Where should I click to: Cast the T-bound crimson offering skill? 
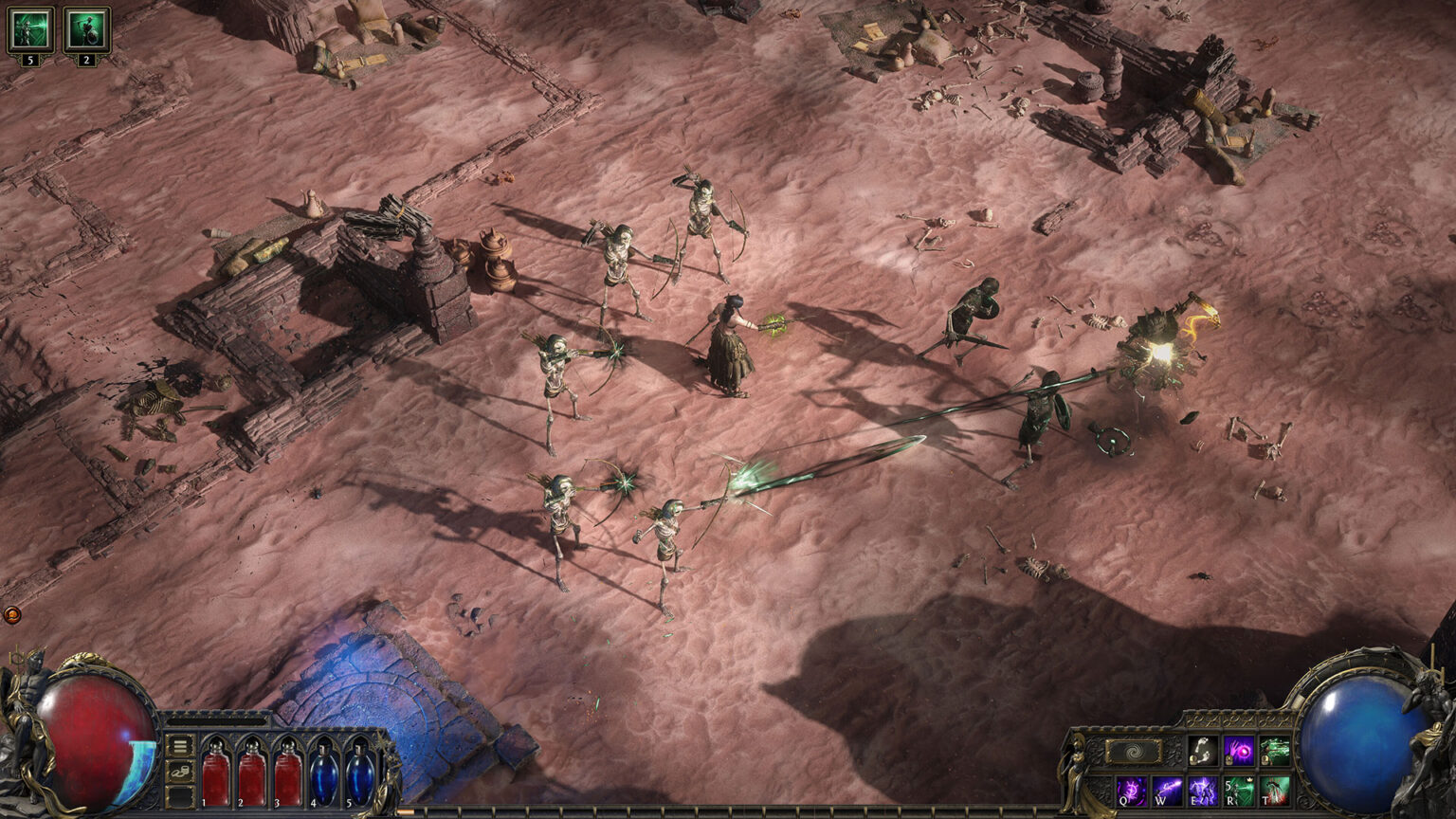pos(1276,792)
